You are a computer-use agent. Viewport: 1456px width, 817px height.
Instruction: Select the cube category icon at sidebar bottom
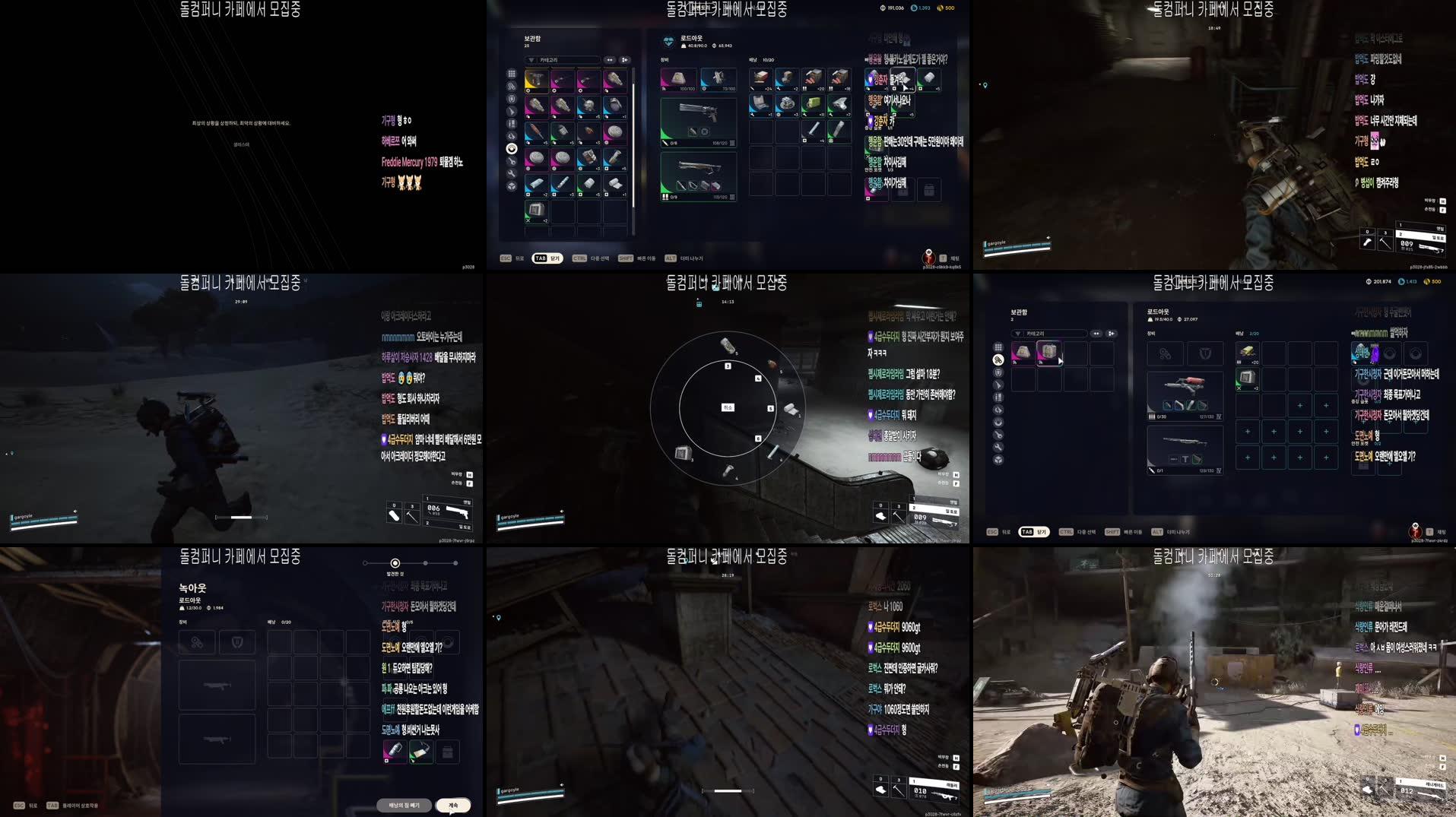point(511,186)
